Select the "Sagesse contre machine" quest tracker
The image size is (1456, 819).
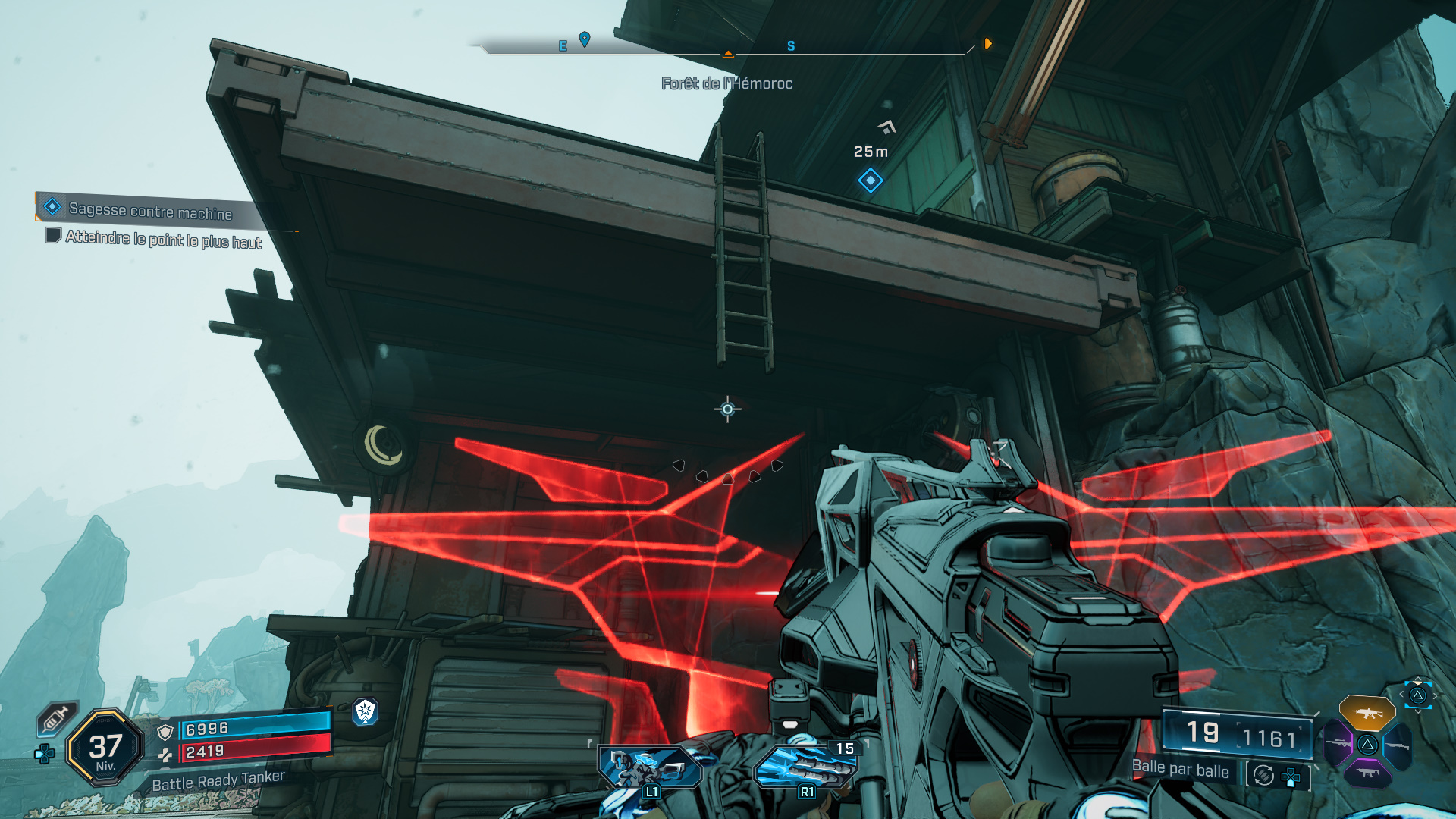(150, 210)
